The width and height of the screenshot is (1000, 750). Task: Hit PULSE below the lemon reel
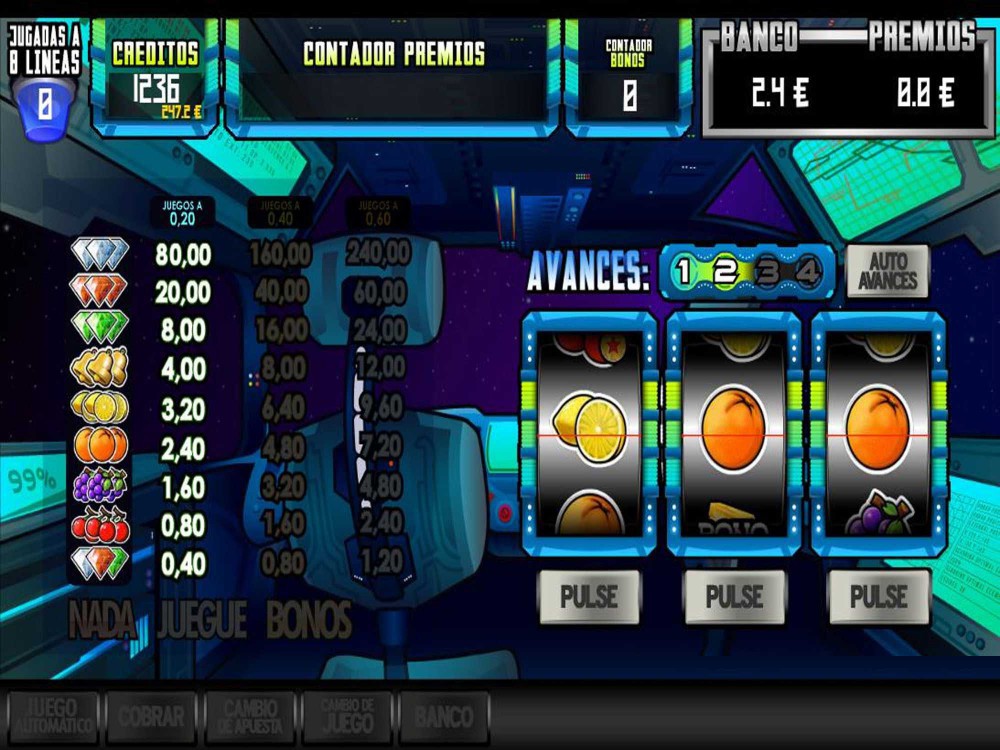pyautogui.click(x=588, y=597)
